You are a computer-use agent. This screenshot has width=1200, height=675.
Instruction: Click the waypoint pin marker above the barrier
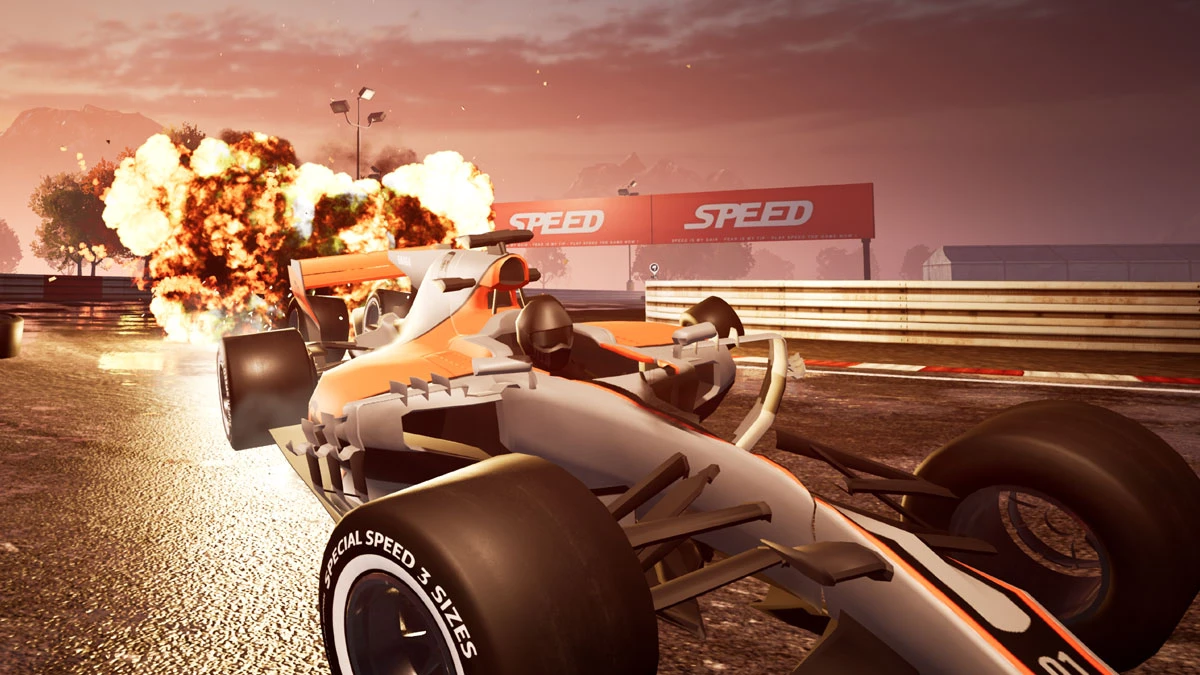(x=653, y=269)
